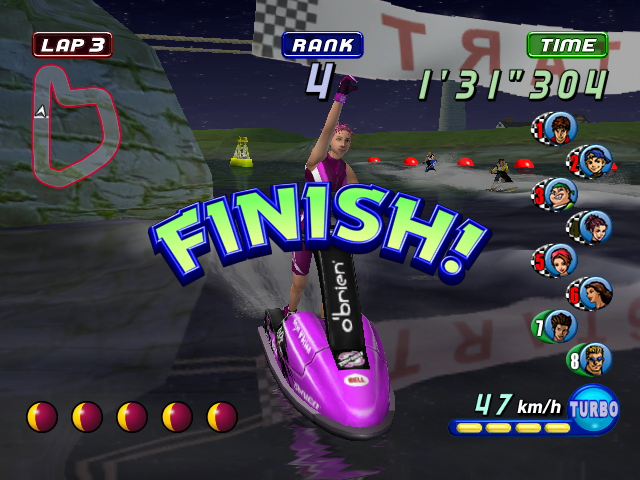Pick the rank 8 blond racer with sunglasses
The width and height of the screenshot is (640, 480).
[x=592, y=358]
